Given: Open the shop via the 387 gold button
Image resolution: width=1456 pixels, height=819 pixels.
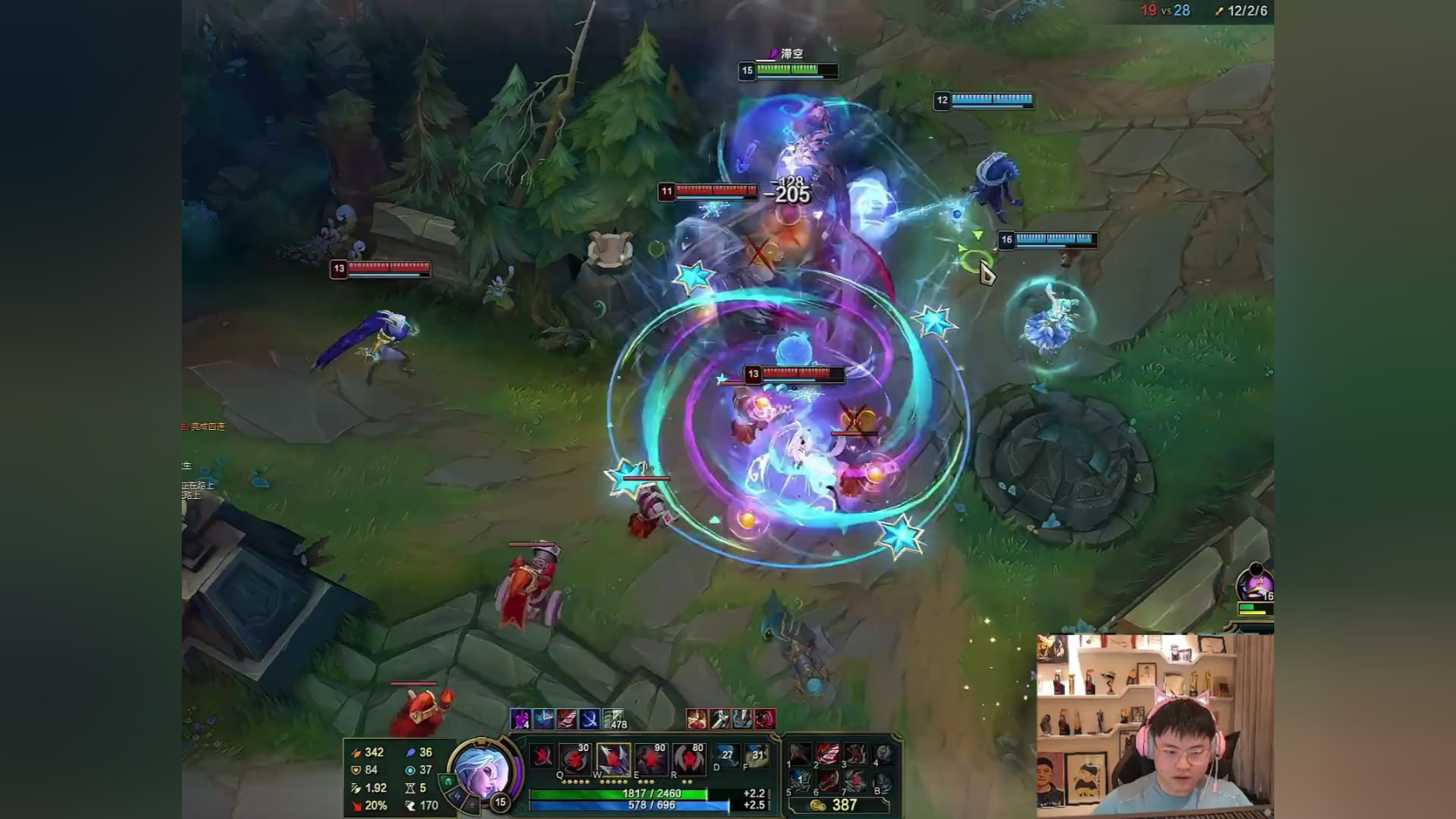Looking at the screenshot, I should [x=836, y=804].
